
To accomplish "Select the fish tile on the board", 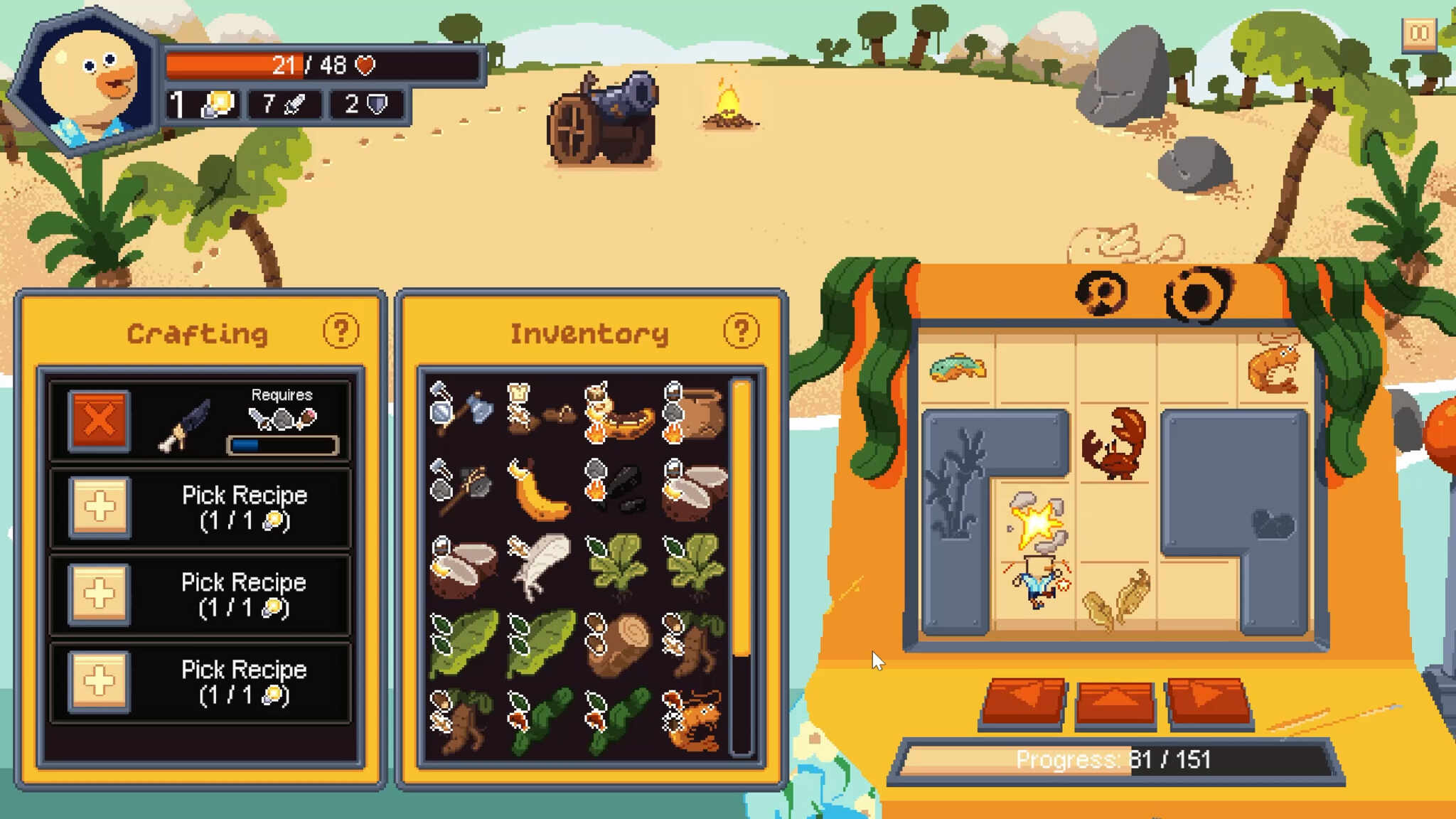I will tap(957, 368).
